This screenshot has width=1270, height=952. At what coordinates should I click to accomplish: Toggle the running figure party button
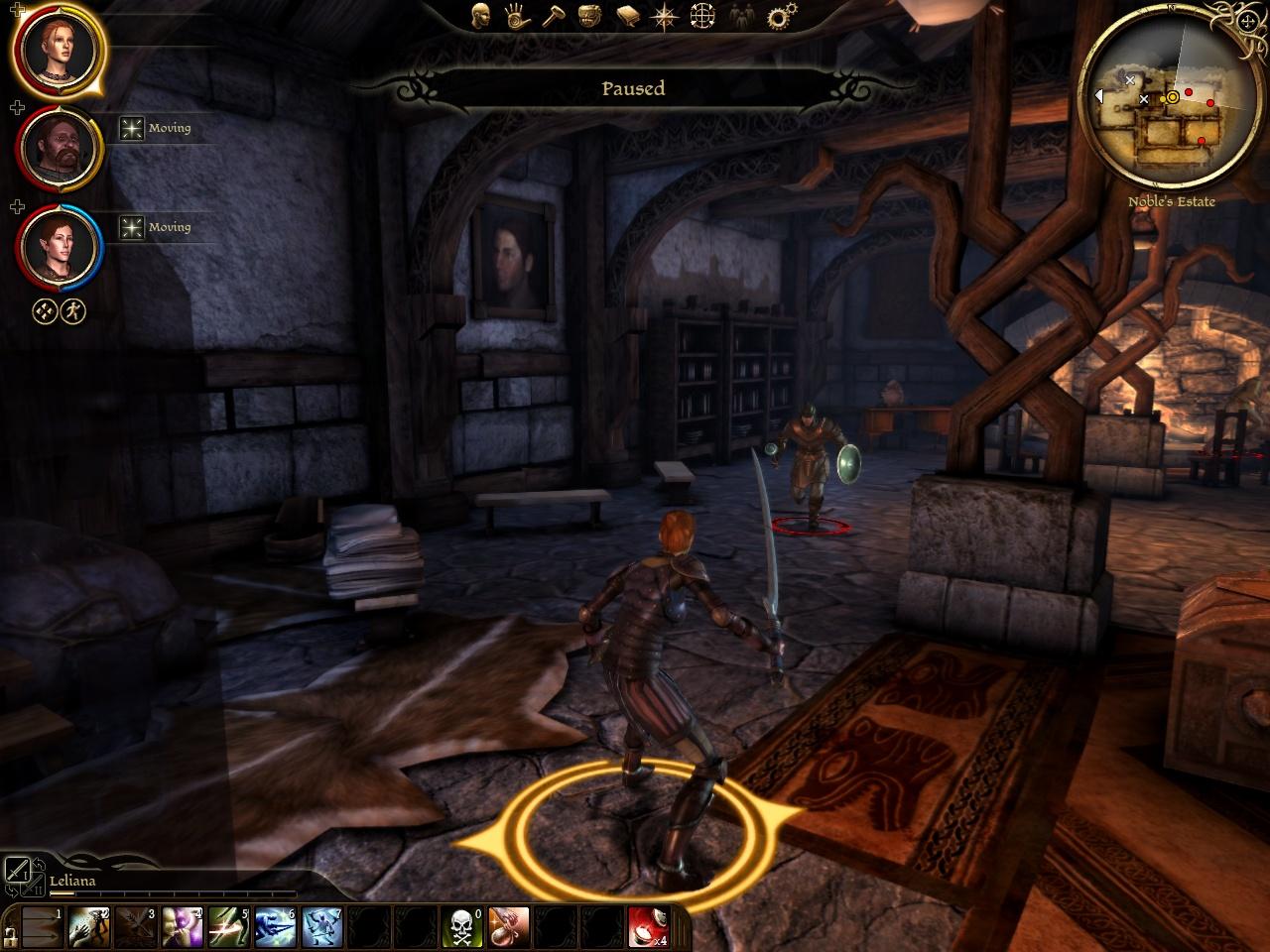click(73, 311)
